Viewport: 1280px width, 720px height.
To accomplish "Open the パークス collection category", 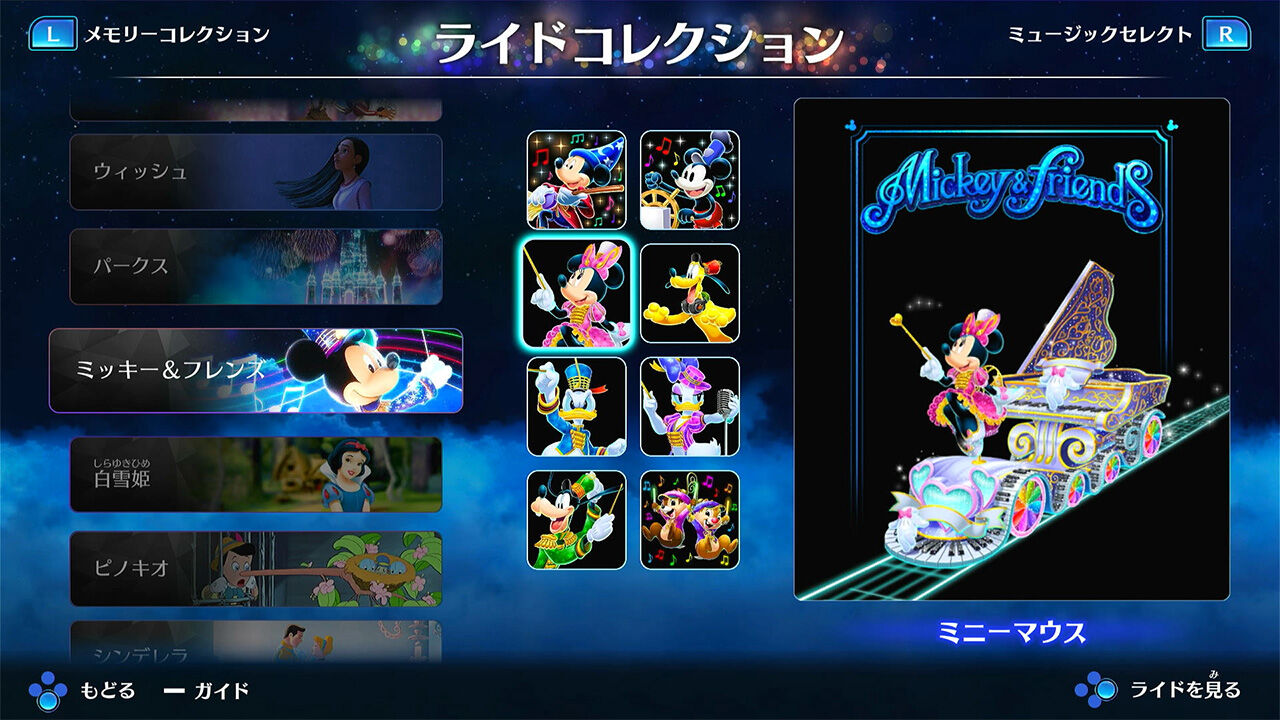I will coord(255,267).
